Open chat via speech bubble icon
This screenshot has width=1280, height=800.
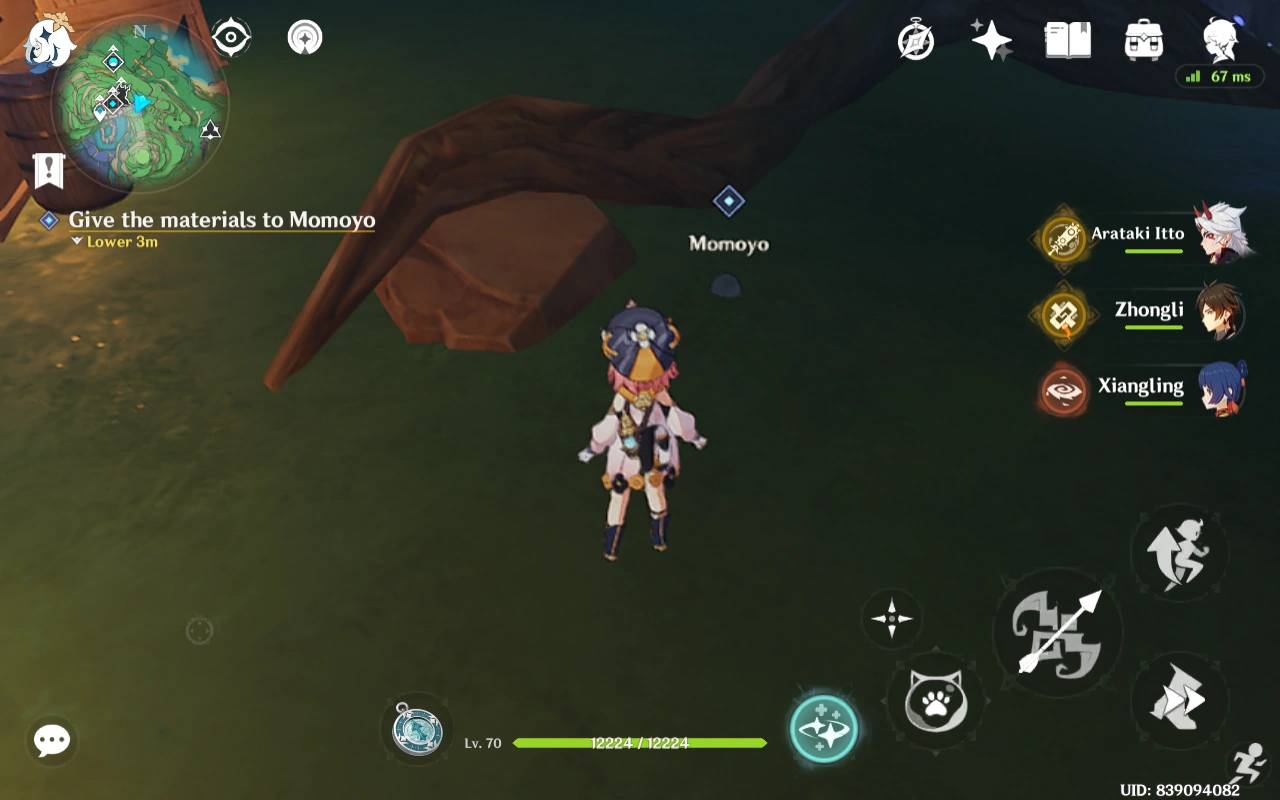50,740
